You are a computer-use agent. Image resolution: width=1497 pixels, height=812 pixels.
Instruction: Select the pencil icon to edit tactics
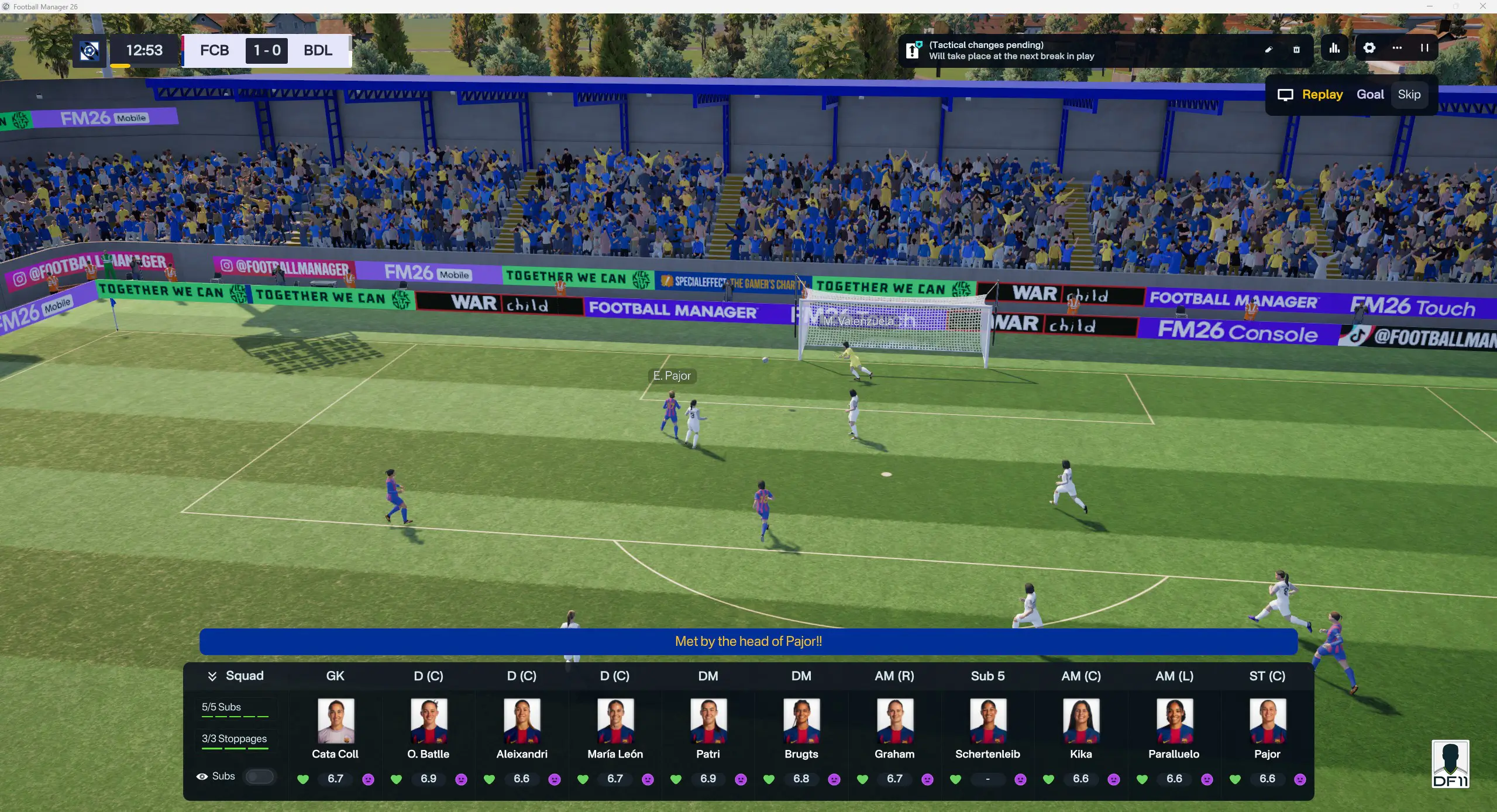[1269, 49]
